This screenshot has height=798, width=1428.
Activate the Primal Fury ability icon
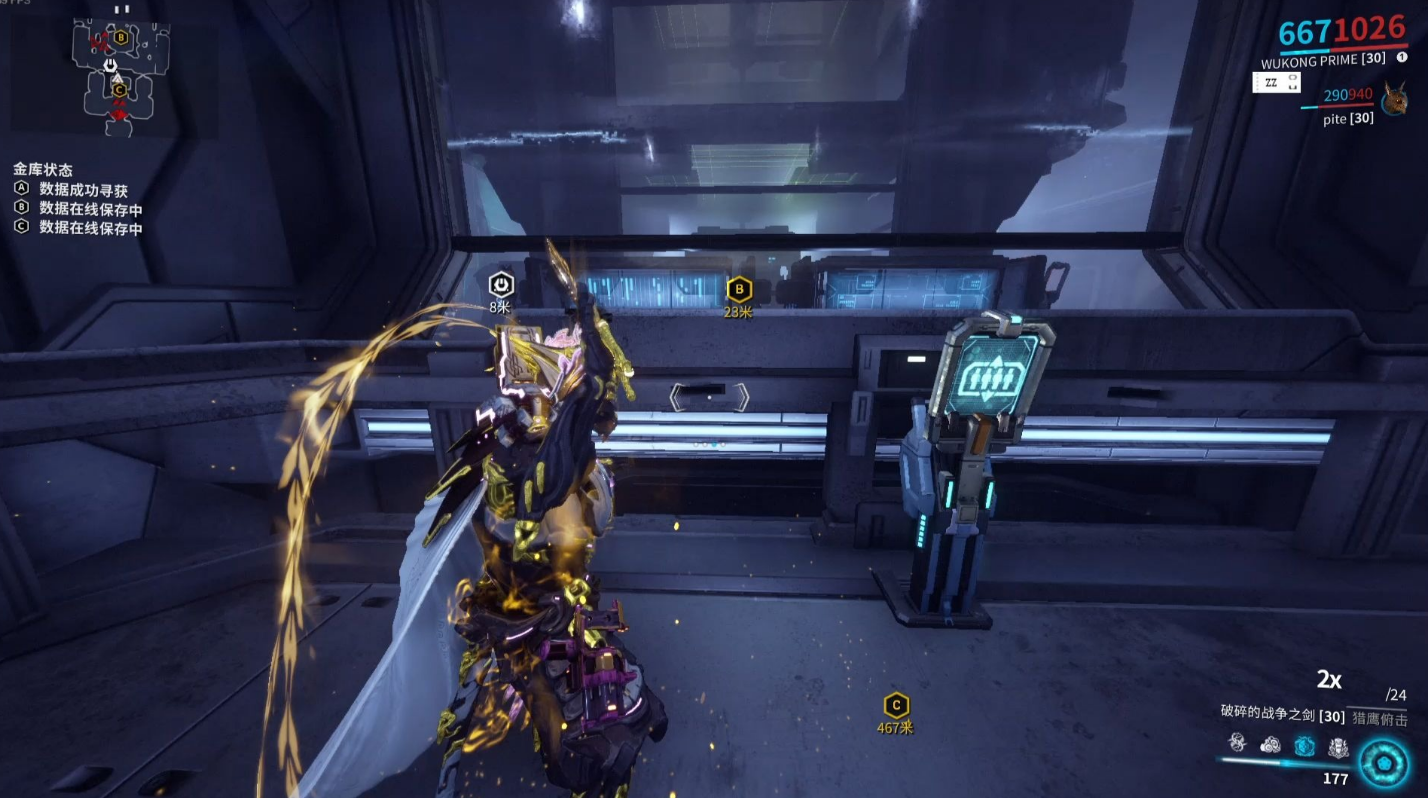pyautogui.click(x=1337, y=746)
